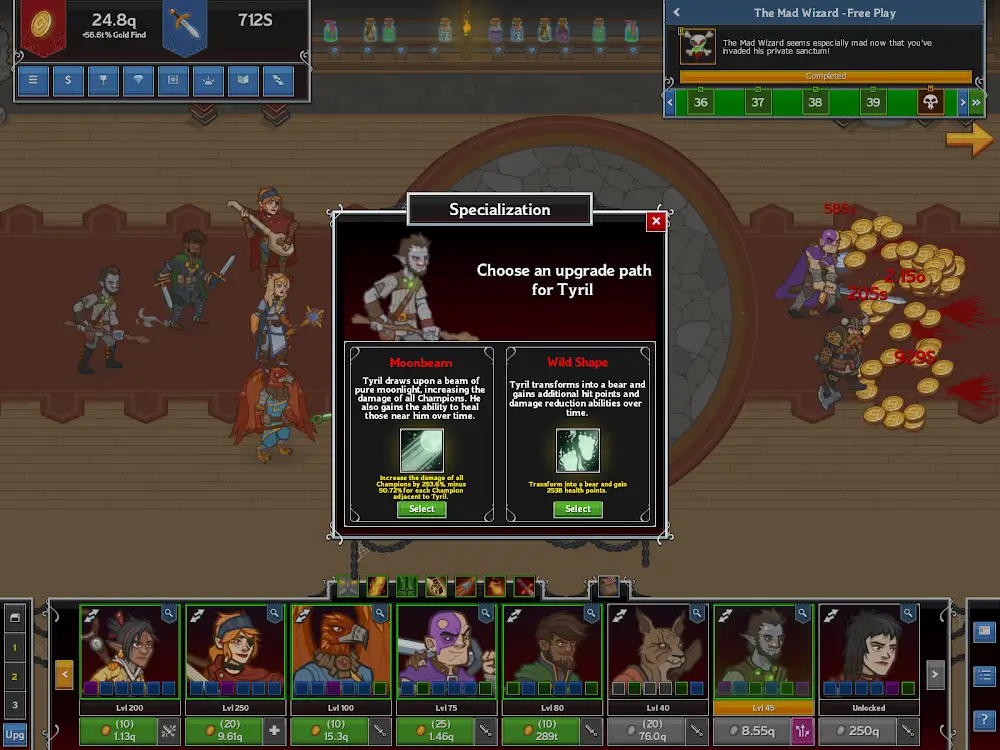Open the diamond gems panel
This screenshot has height=750, width=1000.
pos(138,80)
